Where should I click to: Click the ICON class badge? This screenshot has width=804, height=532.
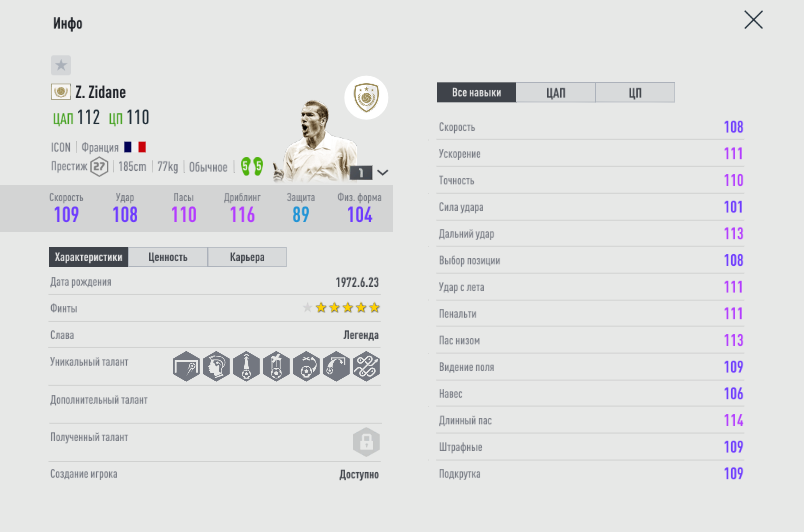point(366,98)
